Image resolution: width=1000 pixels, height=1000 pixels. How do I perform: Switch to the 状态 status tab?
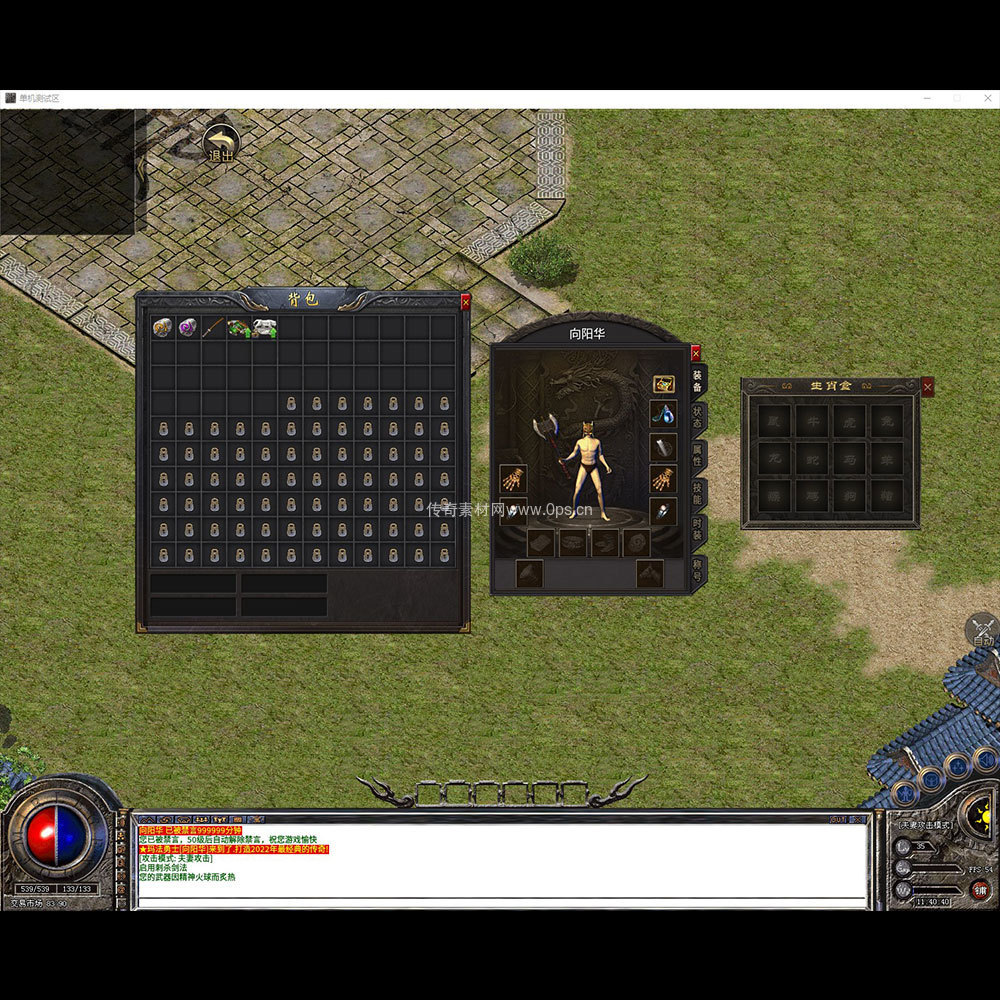point(698,418)
